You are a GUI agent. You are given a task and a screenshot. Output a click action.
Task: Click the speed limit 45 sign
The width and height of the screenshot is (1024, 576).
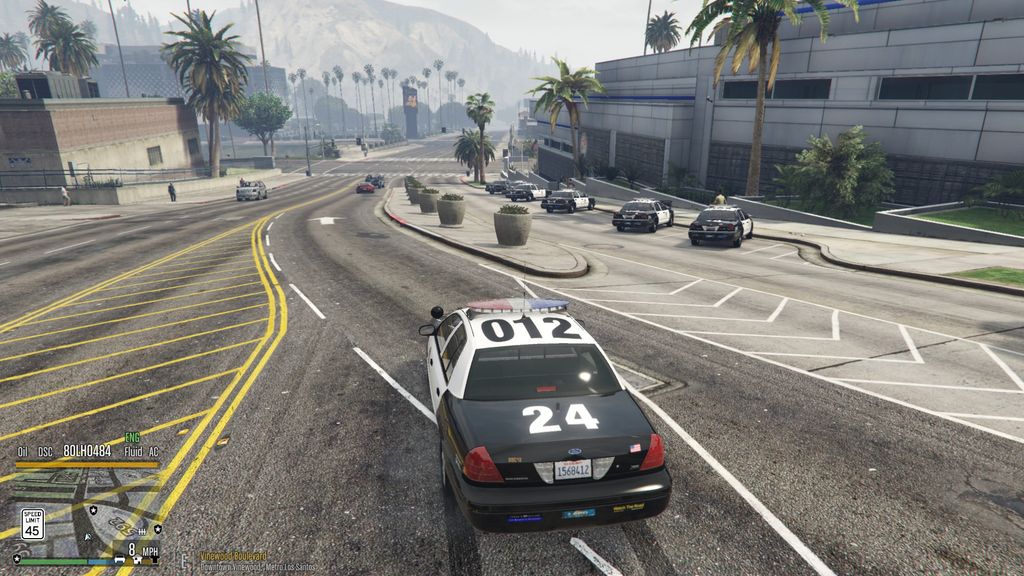click(x=32, y=524)
